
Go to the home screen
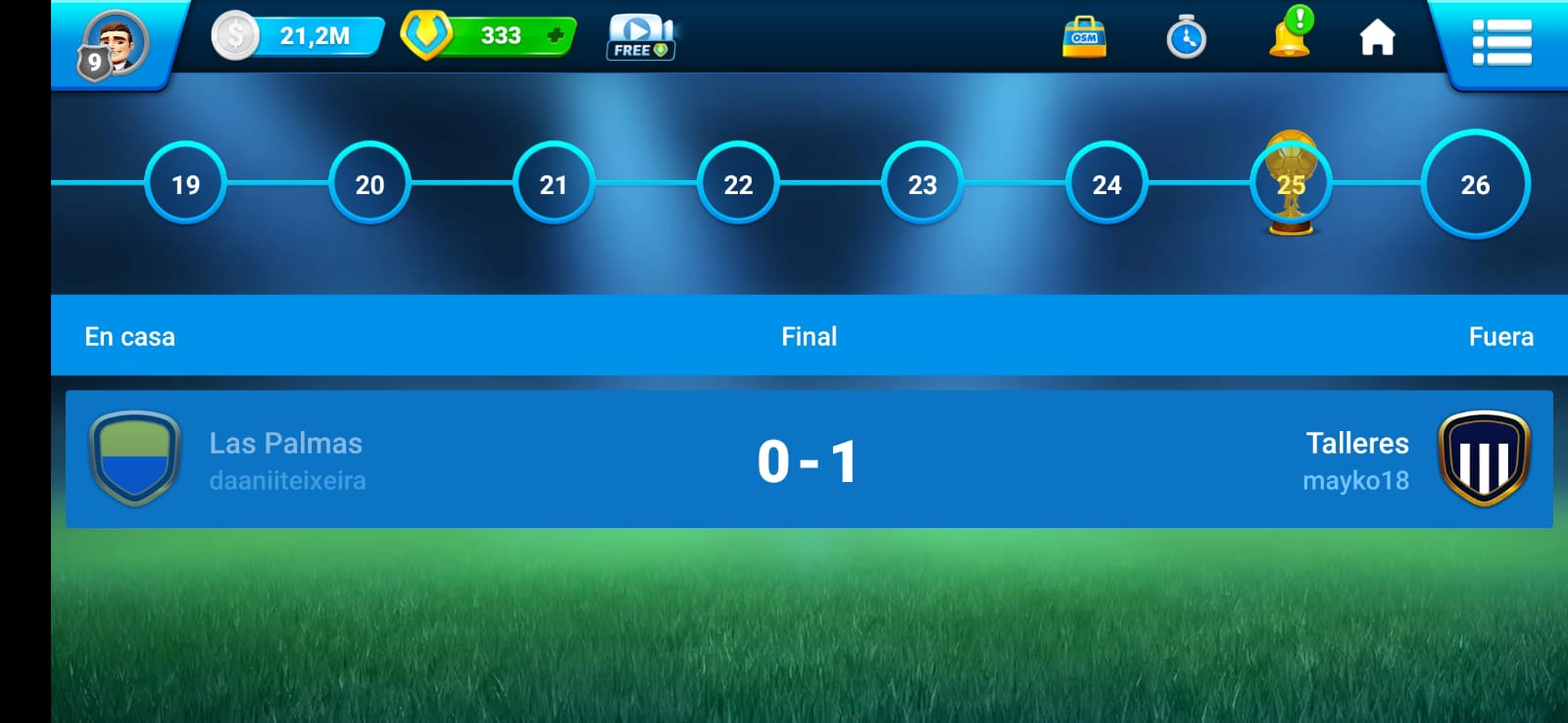coord(1377,38)
